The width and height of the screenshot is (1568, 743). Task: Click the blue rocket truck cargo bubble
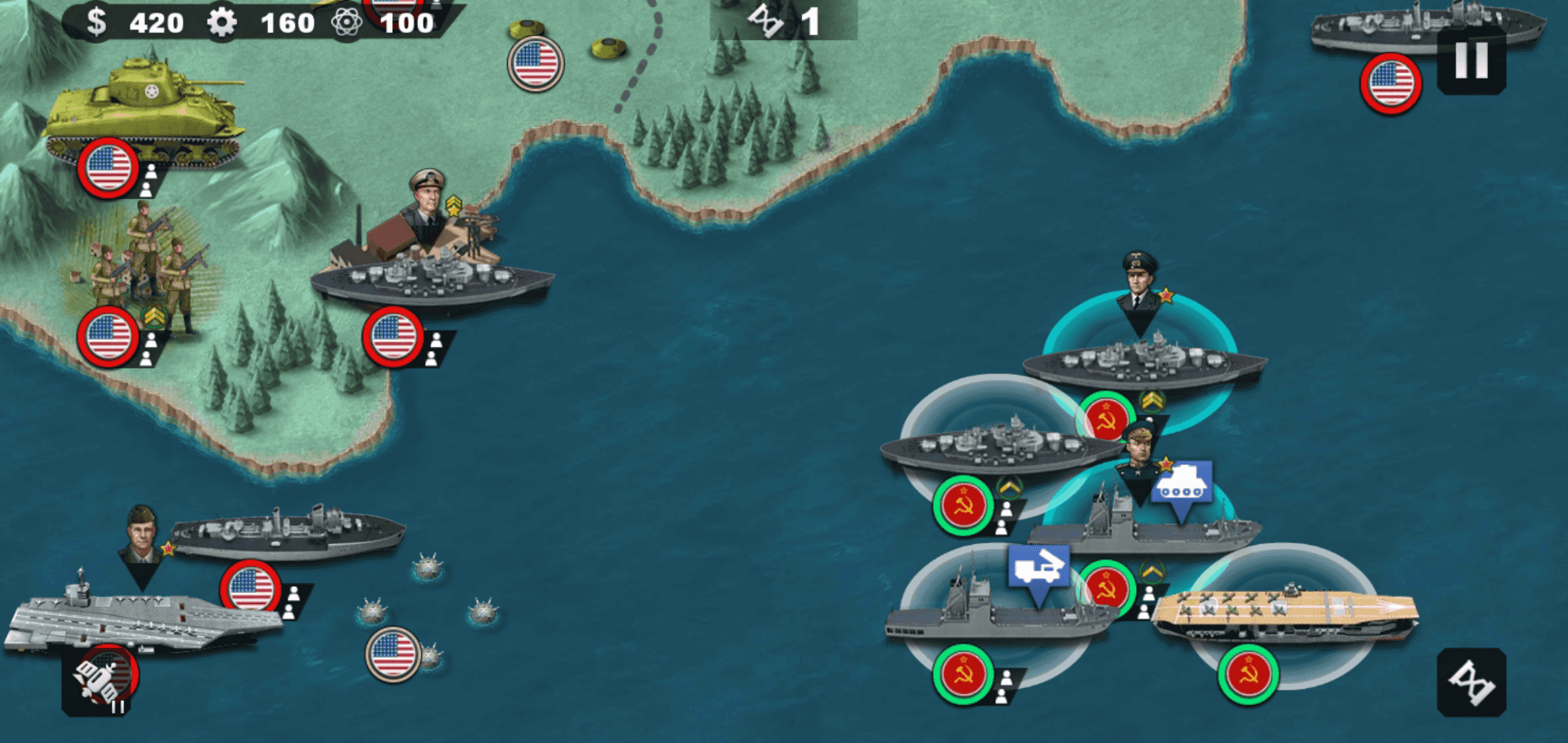pos(1038,568)
